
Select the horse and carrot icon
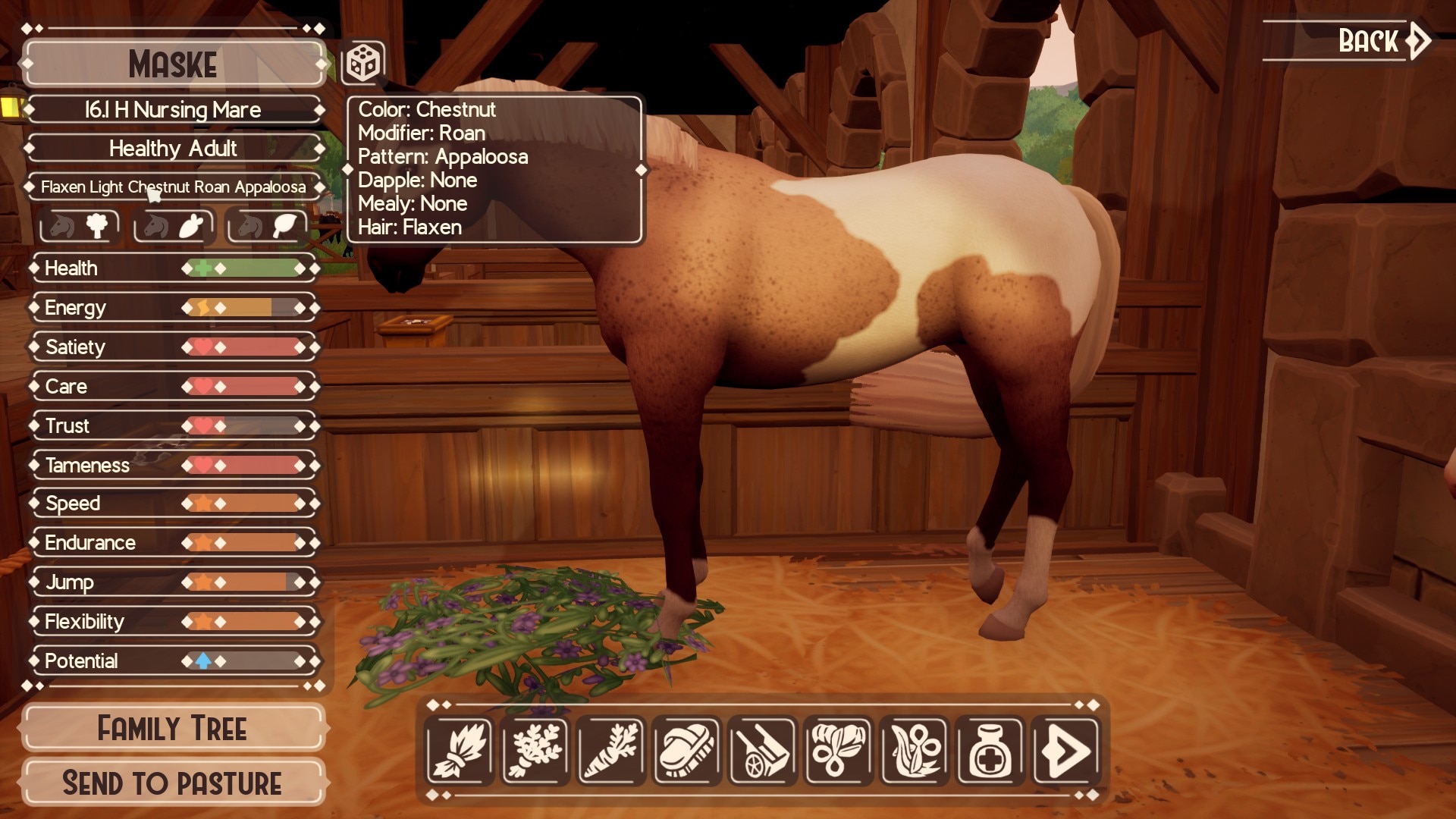point(174,226)
